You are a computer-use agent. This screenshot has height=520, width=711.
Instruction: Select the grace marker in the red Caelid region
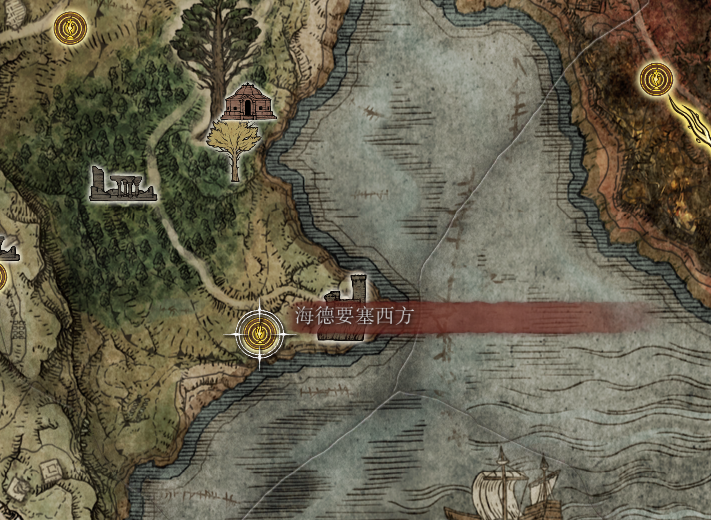point(655,77)
